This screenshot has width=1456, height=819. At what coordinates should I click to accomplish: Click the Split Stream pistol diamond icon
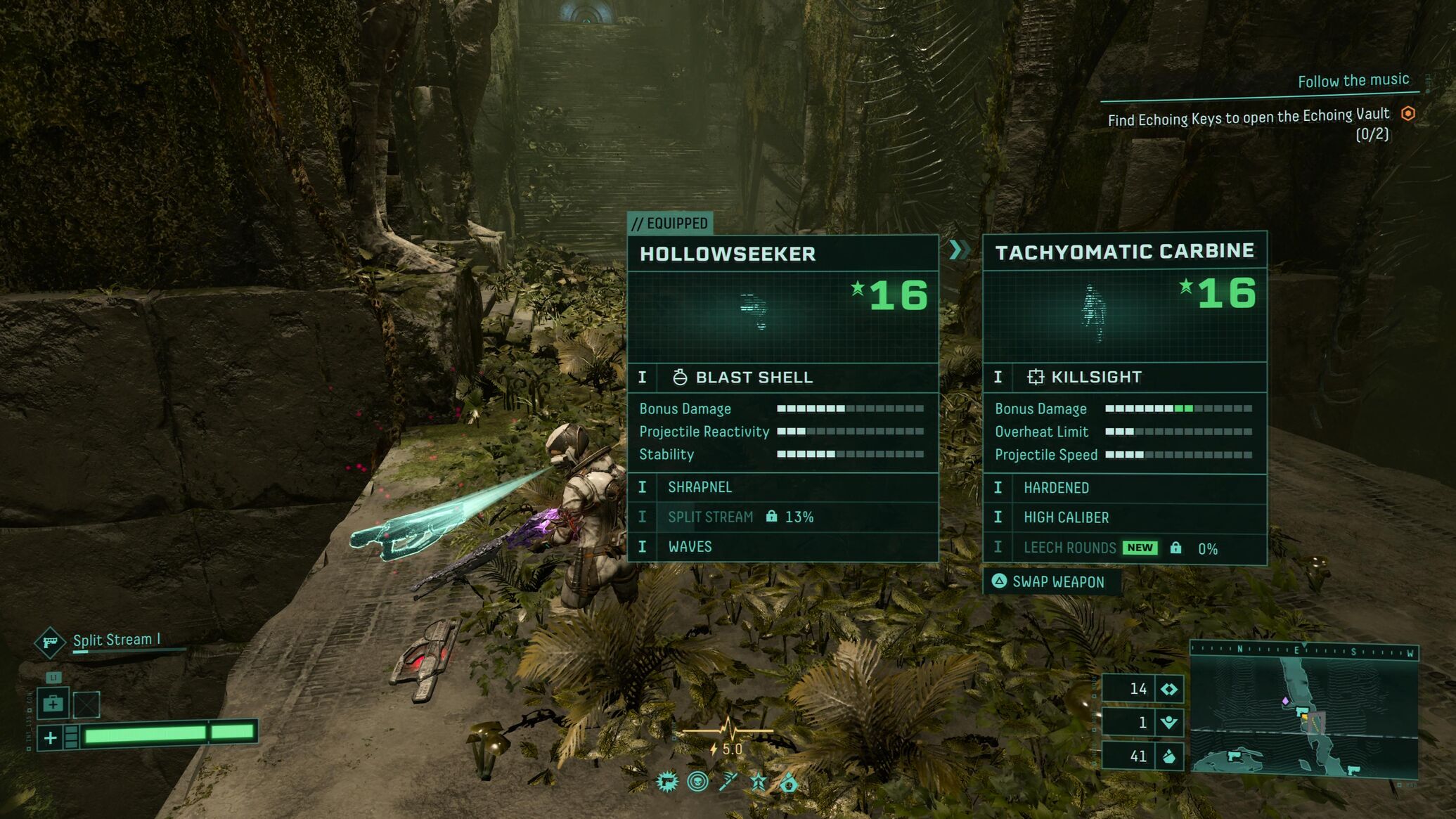50,641
